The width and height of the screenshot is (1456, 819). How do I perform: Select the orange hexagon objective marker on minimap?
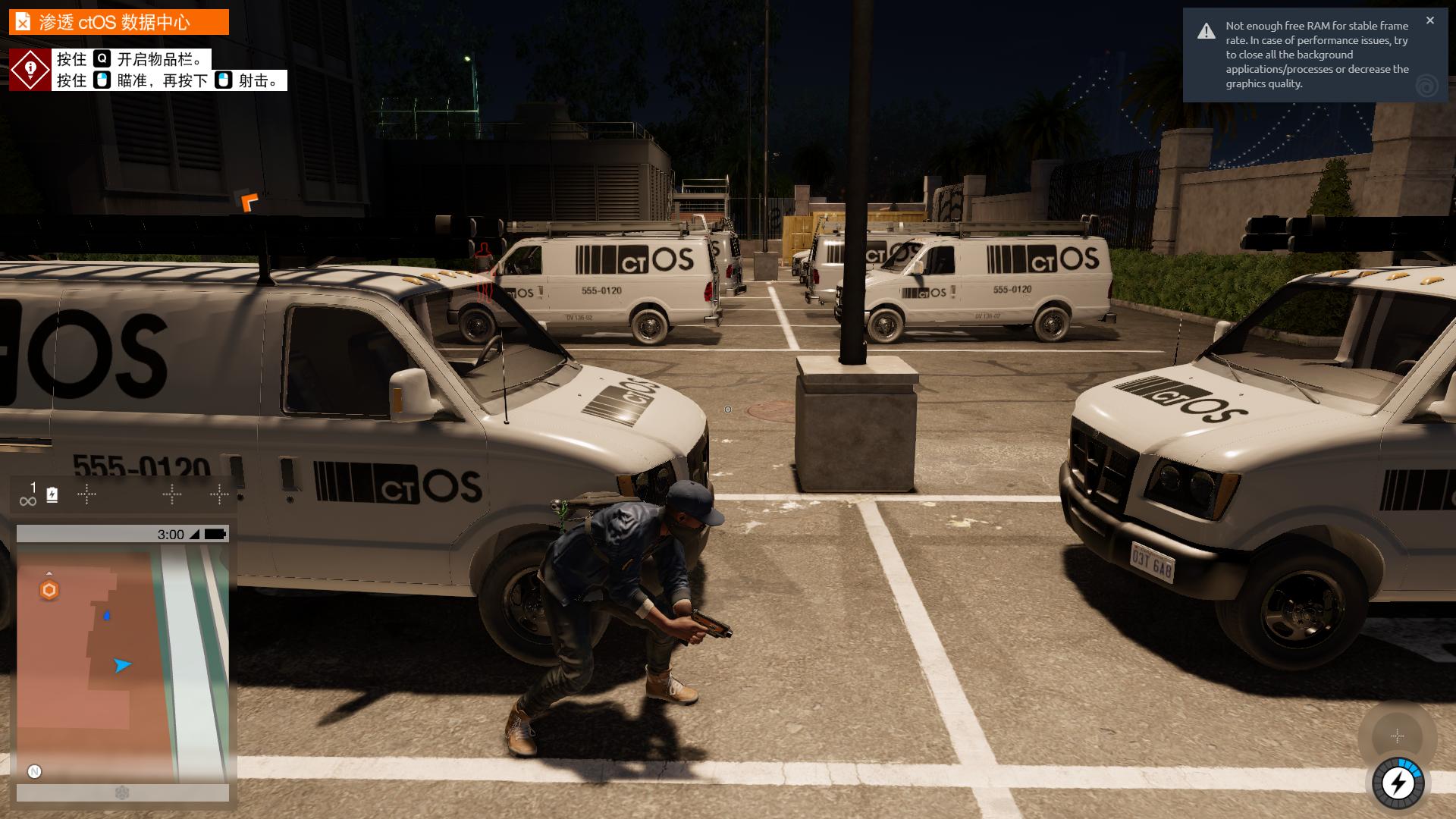(49, 590)
